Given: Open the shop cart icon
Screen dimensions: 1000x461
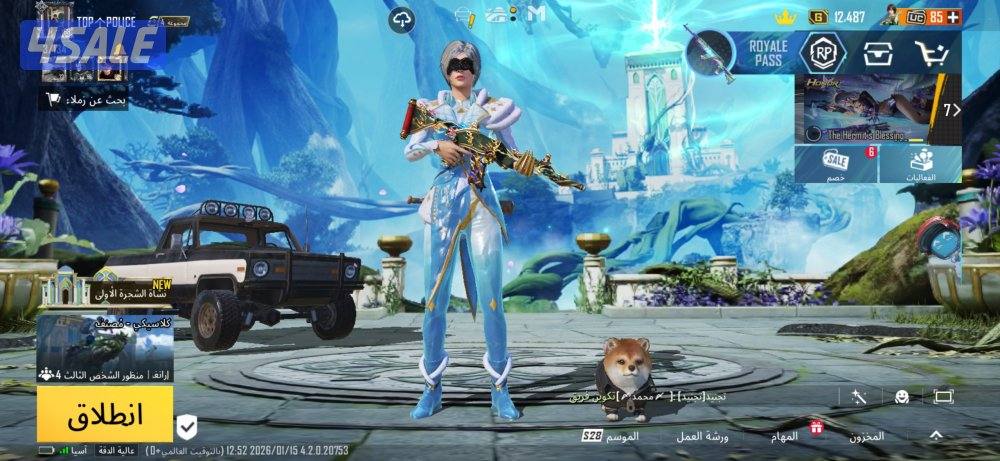Looking at the screenshot, I should click(931, 53).
